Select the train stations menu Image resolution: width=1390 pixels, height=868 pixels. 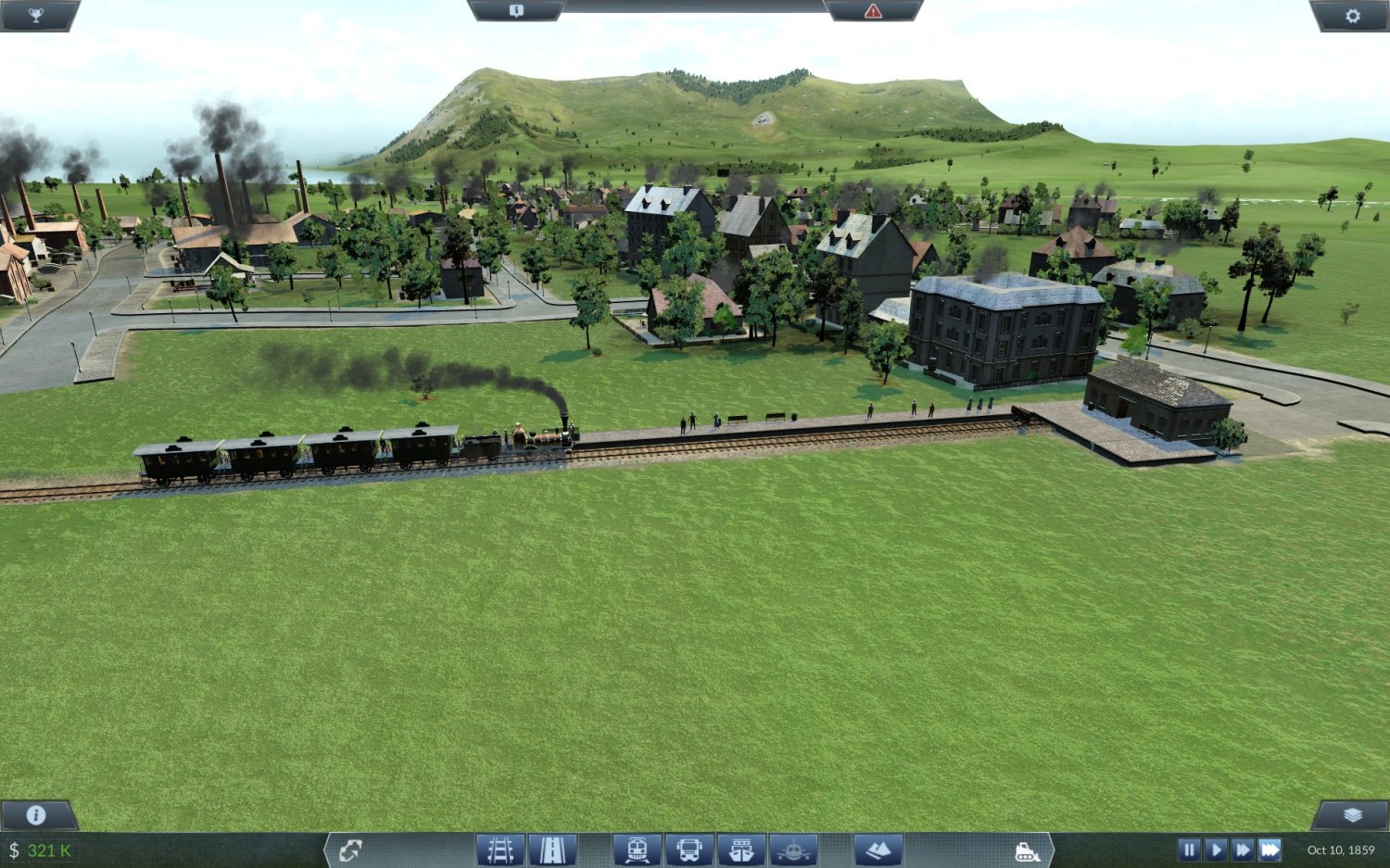637,849
